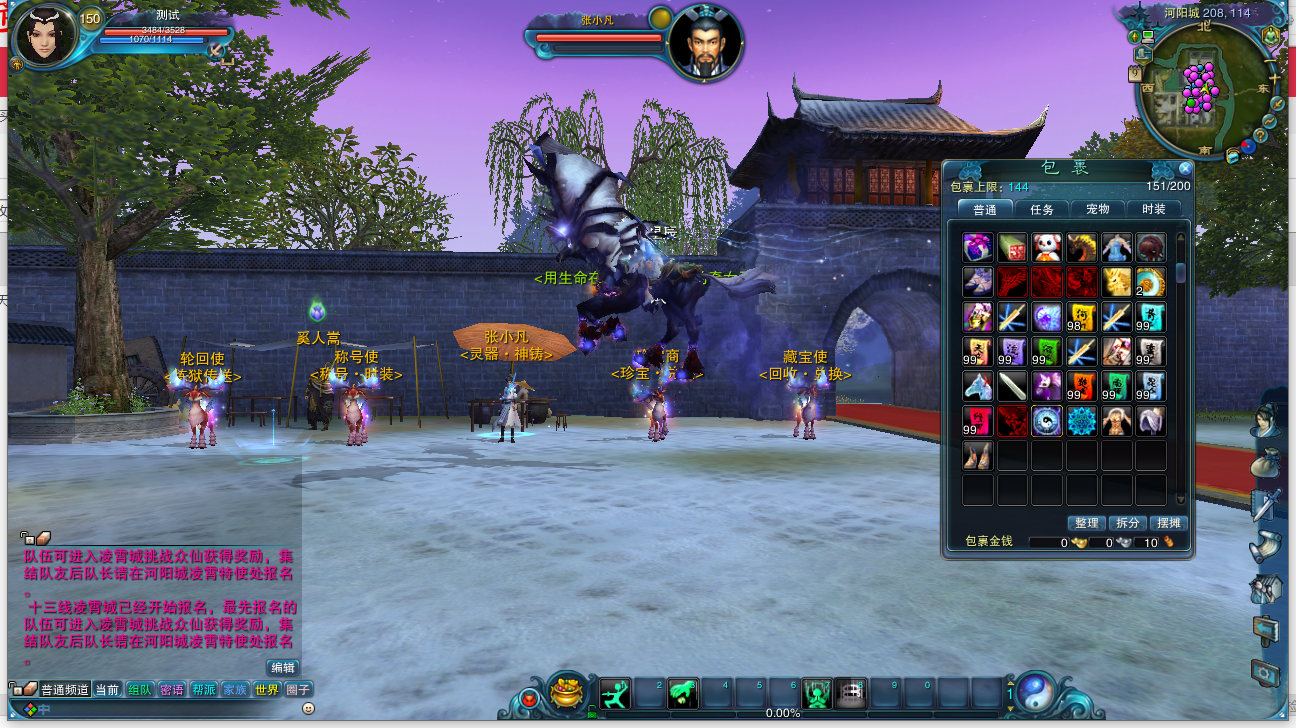The height and width of the screenshot is (728, 1296).
Task: Use the green meditation skill in slot 7
Action: click(817, 693)
